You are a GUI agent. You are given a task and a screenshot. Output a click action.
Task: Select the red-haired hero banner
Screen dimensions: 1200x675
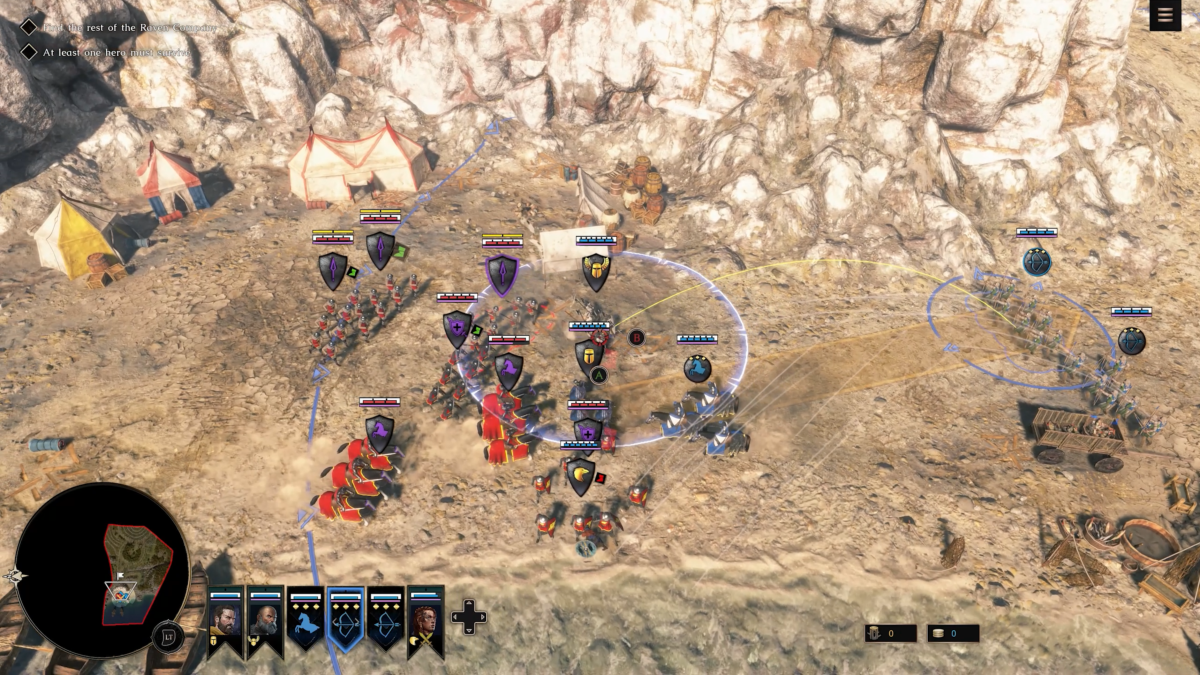tap(426, 620)
